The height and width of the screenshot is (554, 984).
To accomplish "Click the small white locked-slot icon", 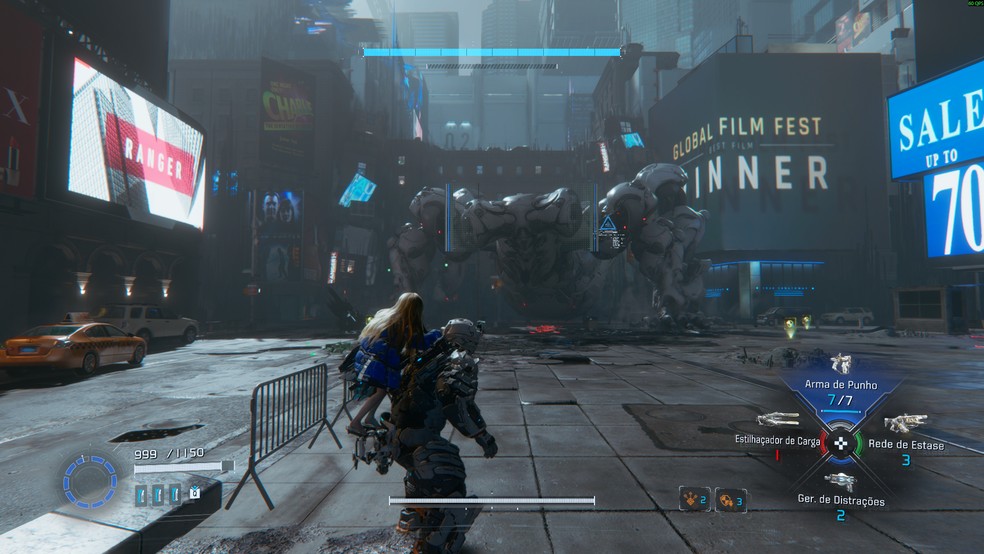I will coord(194,492).
